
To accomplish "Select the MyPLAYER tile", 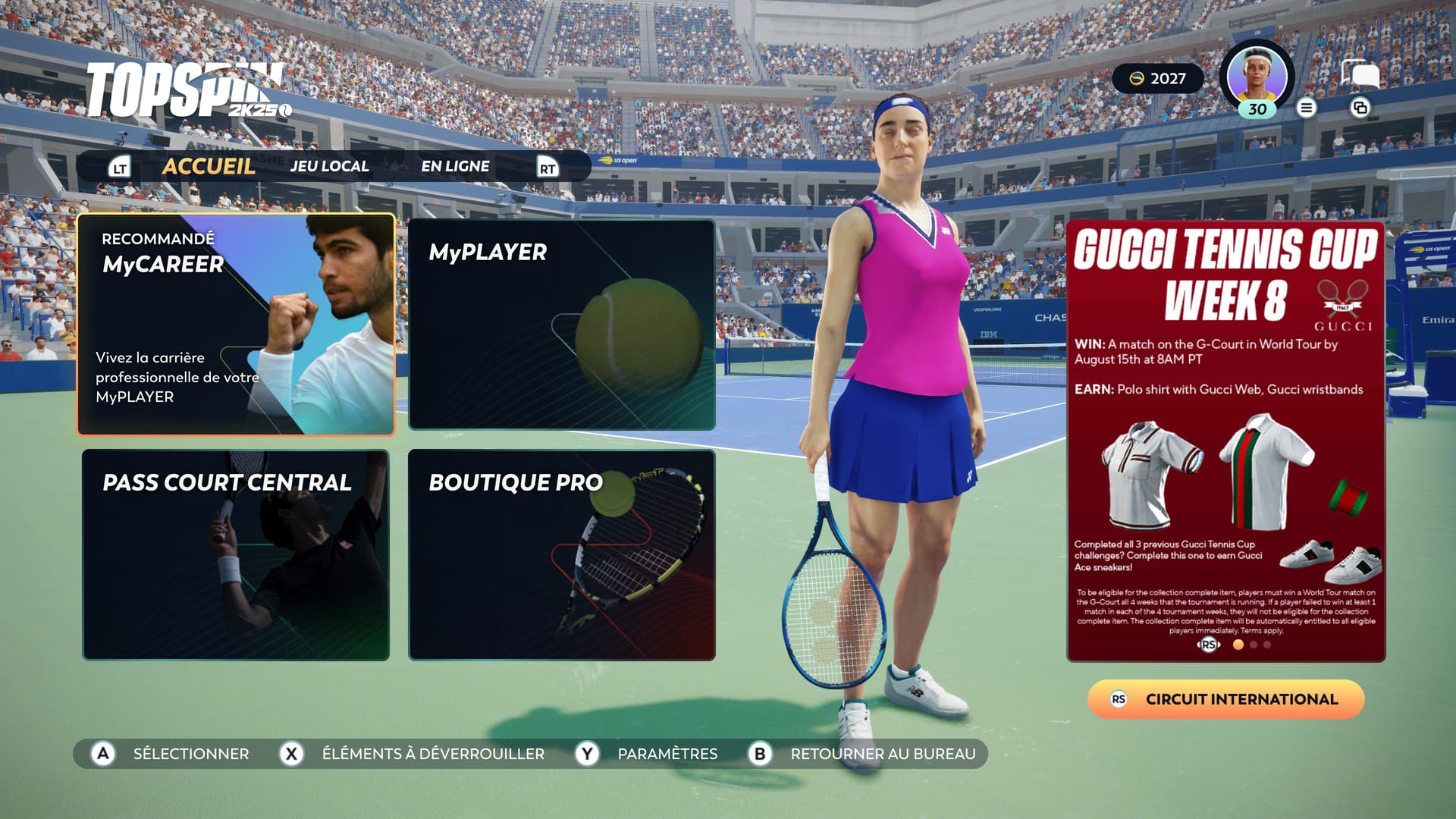I will click(x=561, y=325).
